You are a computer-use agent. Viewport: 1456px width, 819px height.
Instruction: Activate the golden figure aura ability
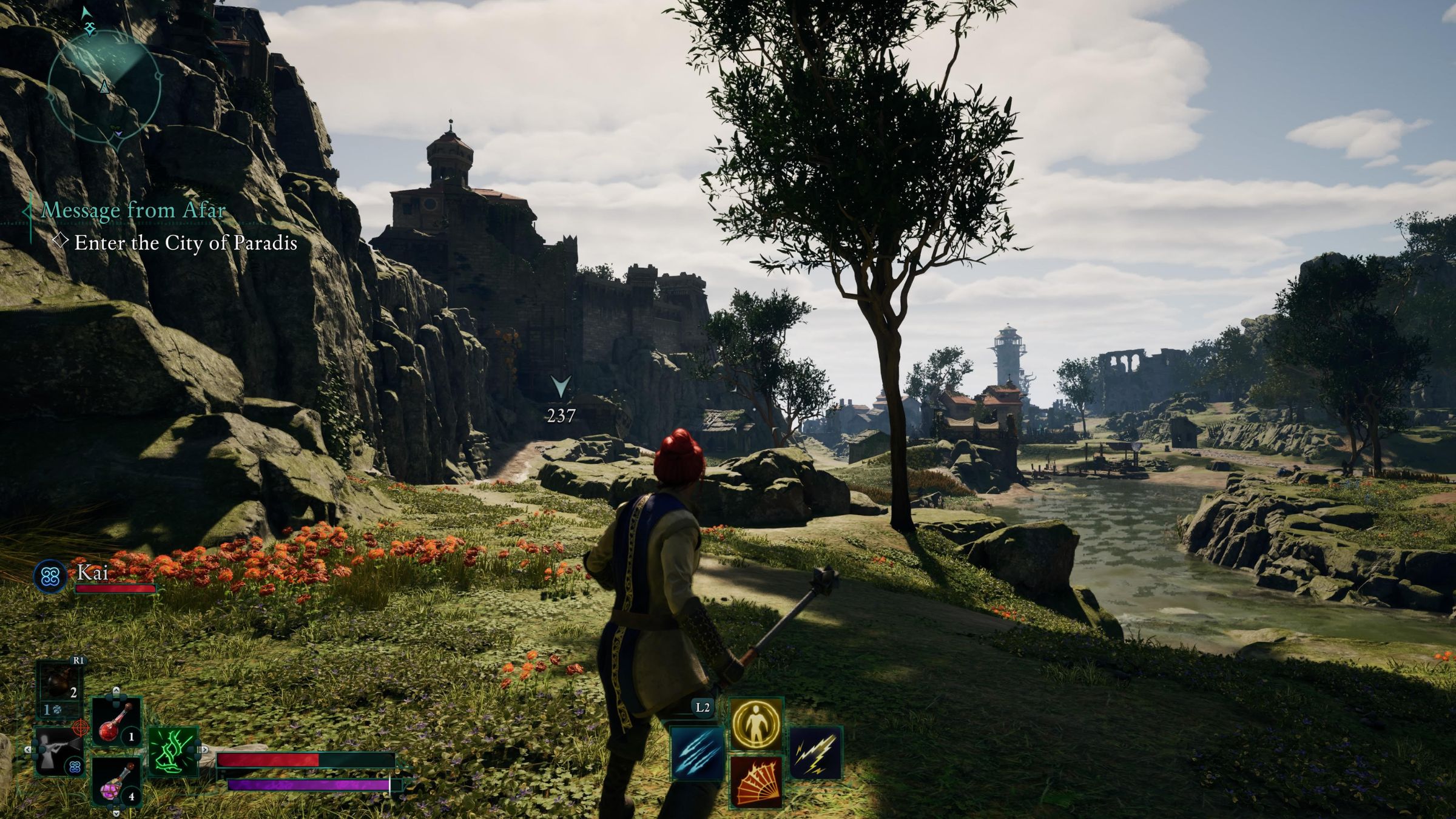point(756,724)
